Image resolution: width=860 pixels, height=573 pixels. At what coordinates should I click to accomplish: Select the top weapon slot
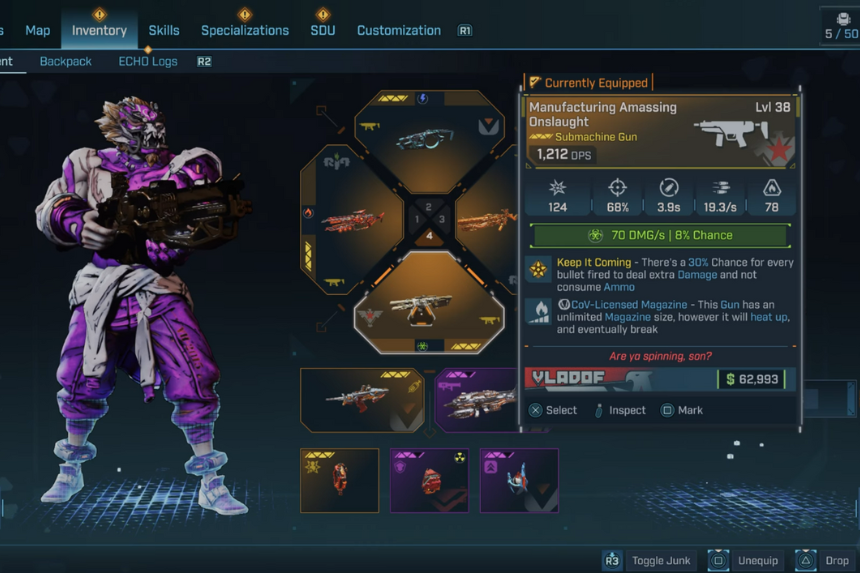(429, 136)
